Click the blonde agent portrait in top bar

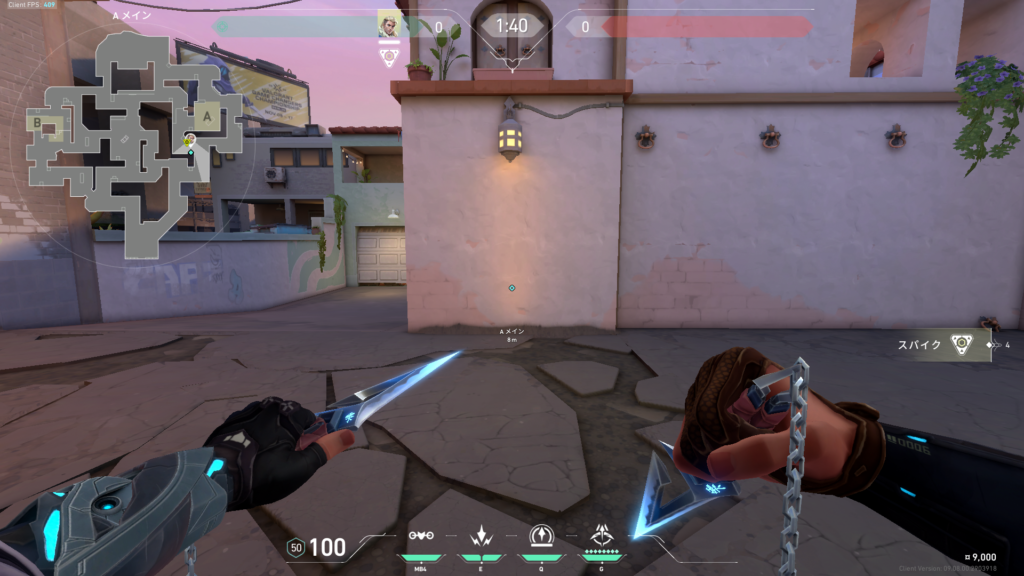(x=389, y=24)
